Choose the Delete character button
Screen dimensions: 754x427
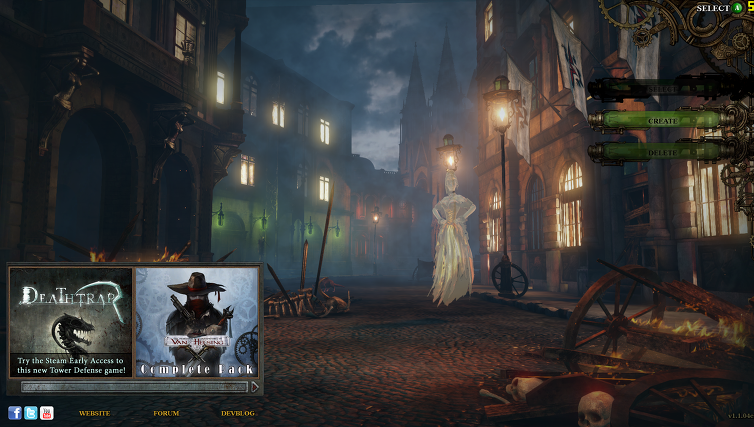click(663, 151)
